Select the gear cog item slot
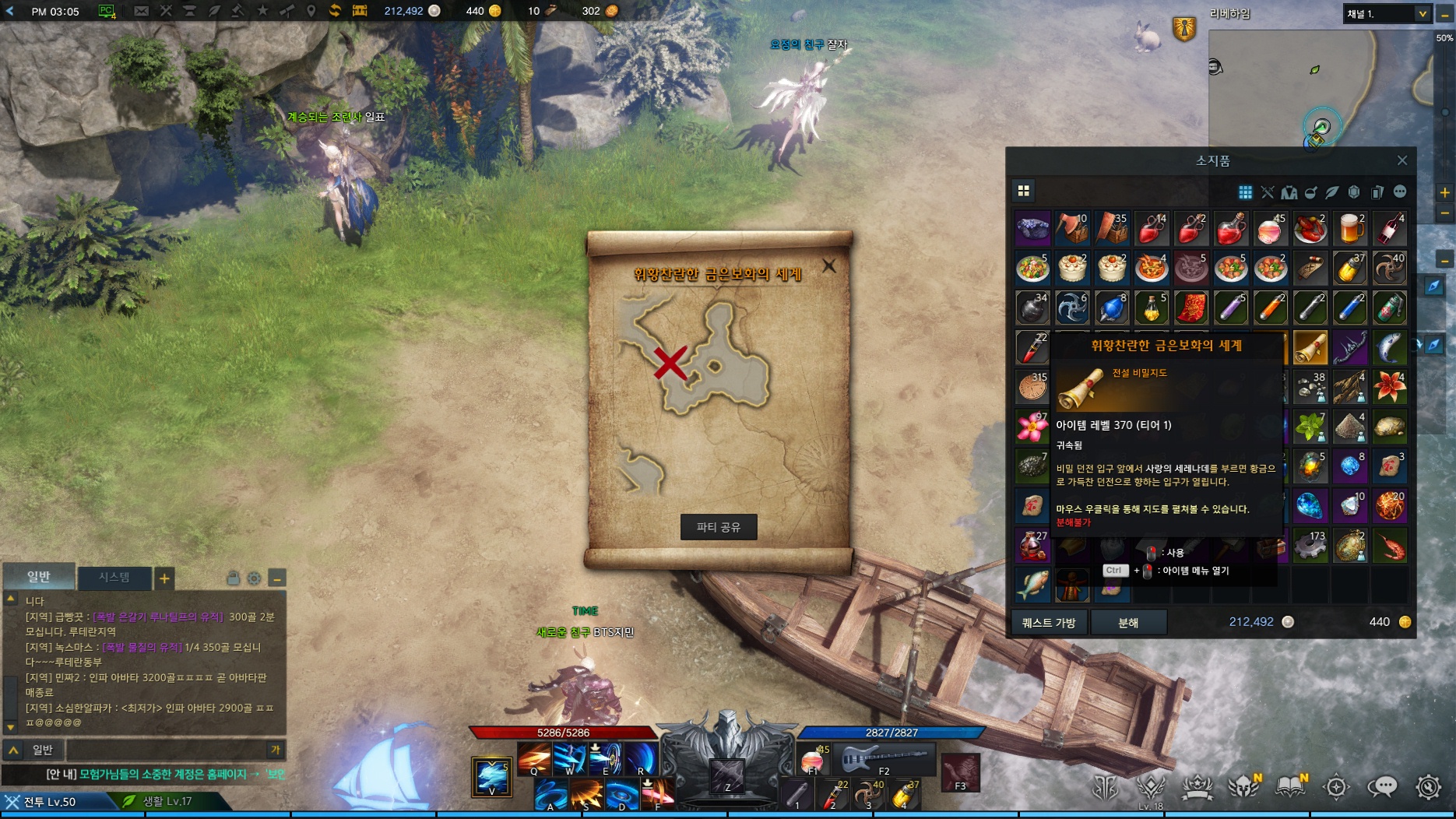 point(1310,546)
